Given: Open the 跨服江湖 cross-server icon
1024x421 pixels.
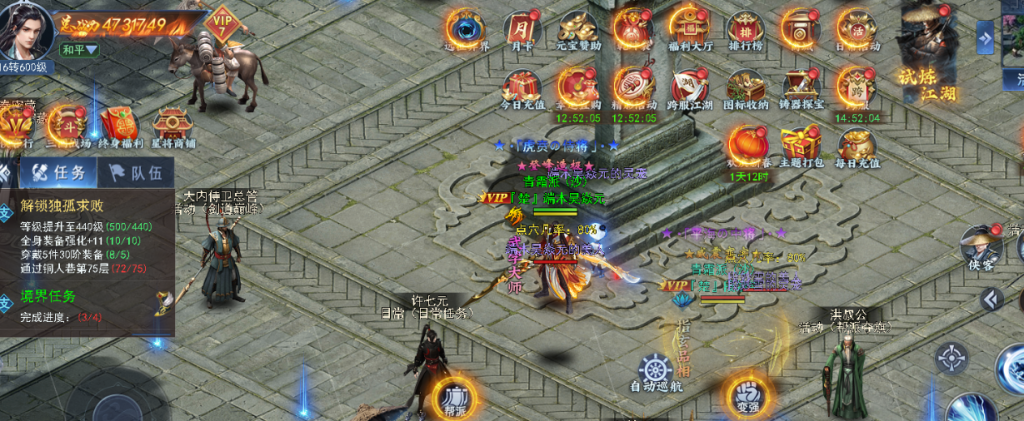Looking at the screenshot, I should [689, 86].
